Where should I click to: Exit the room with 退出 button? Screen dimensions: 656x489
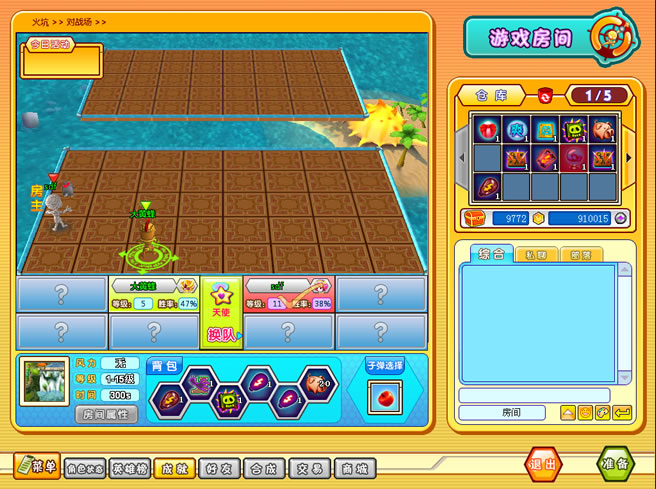[545, 465]
